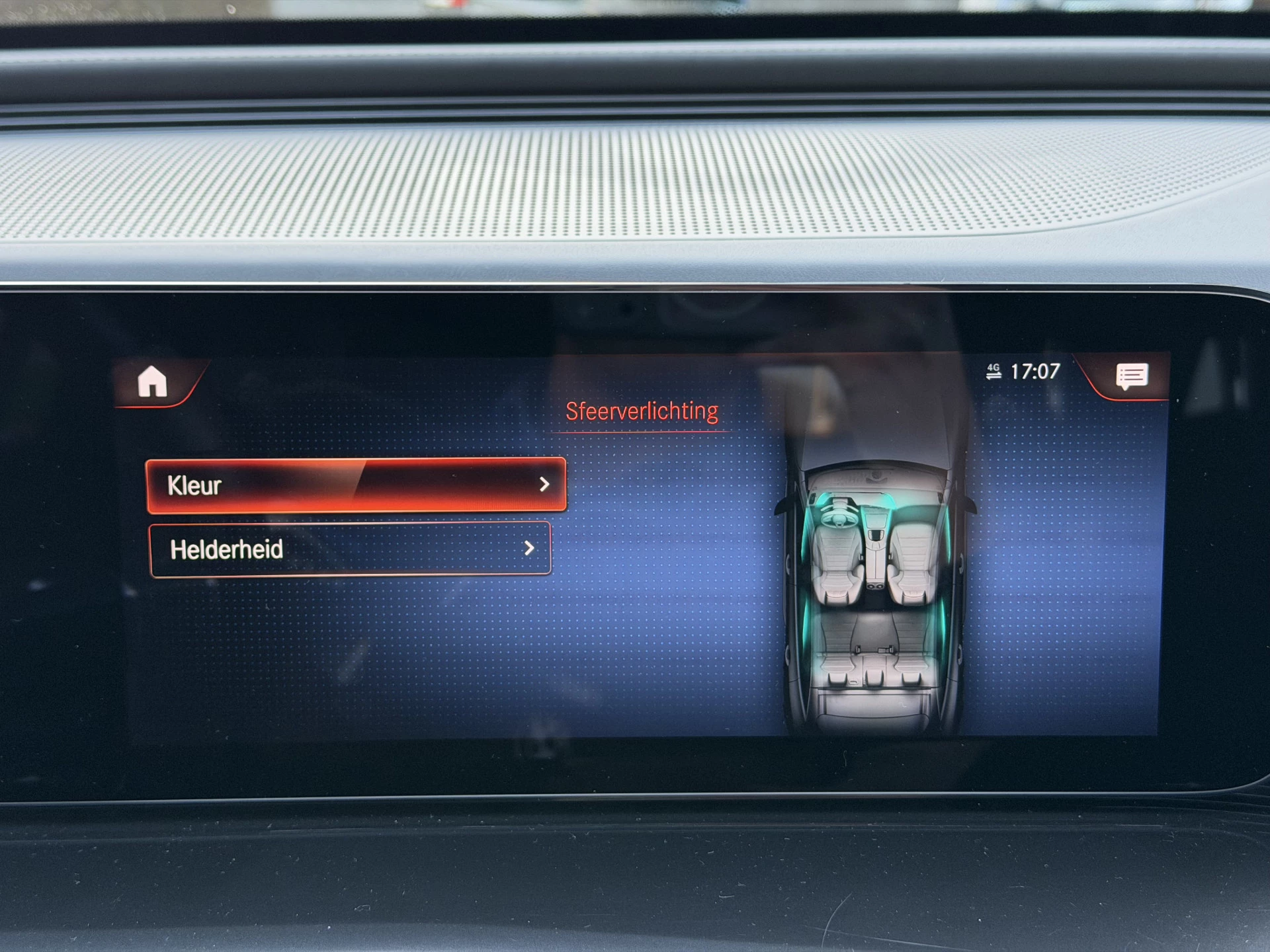The height and width of the screenshot is (952, 1270).
Task: Tap the 4G data connection indicator
Action: coord(995,374)
